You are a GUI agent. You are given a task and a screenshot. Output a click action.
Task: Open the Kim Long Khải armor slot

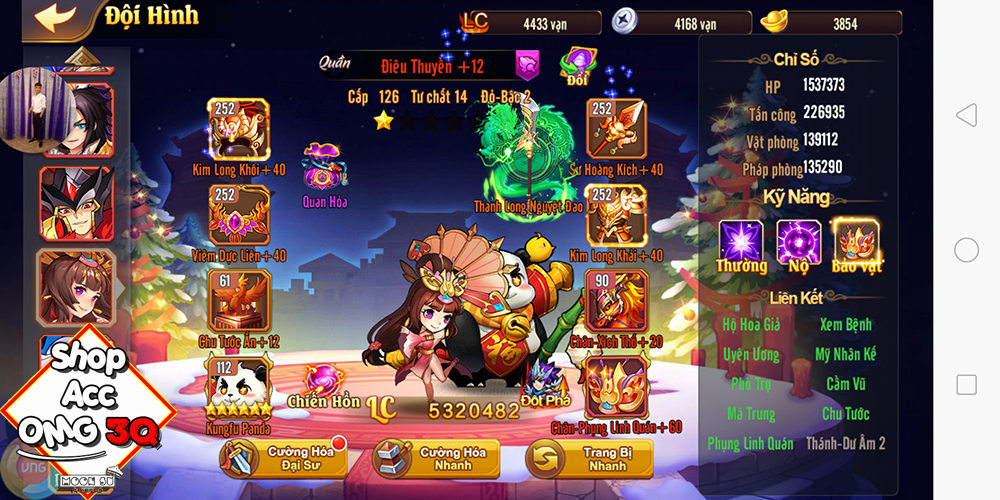pyautogui.click(x=615, y=216)
